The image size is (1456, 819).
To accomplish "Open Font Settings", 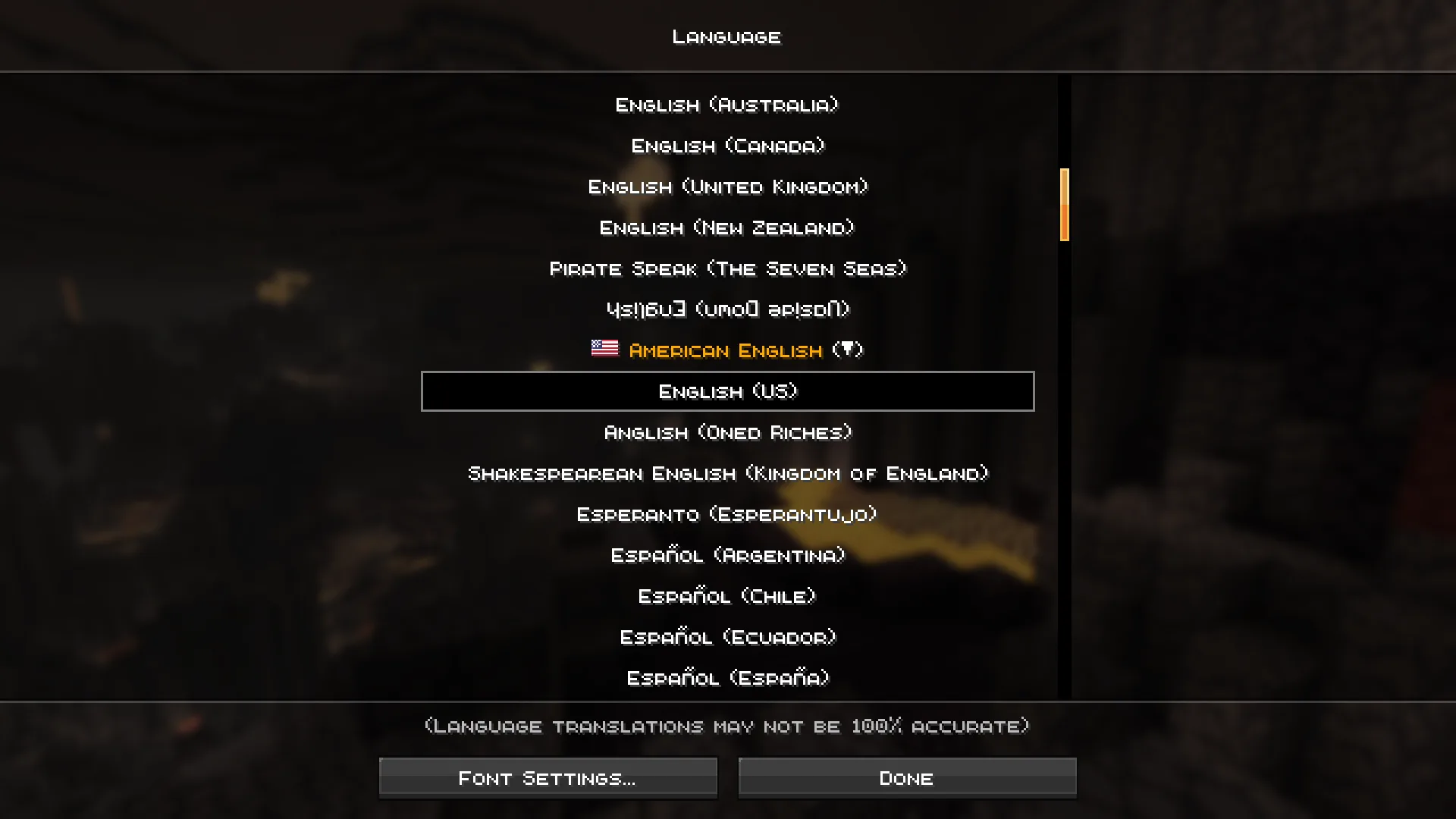I will 548,777.
